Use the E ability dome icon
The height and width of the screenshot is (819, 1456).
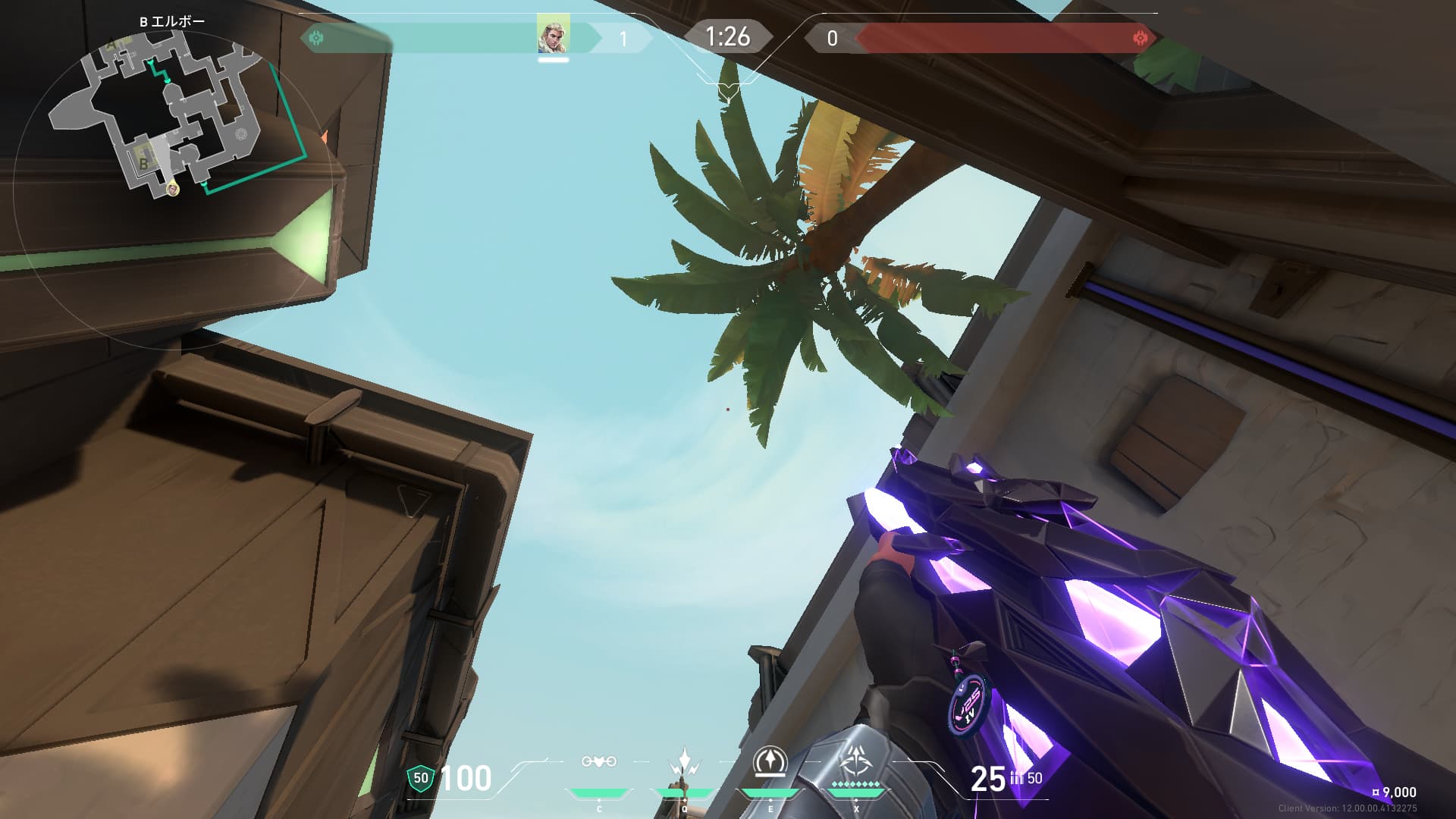coord(770,761)
